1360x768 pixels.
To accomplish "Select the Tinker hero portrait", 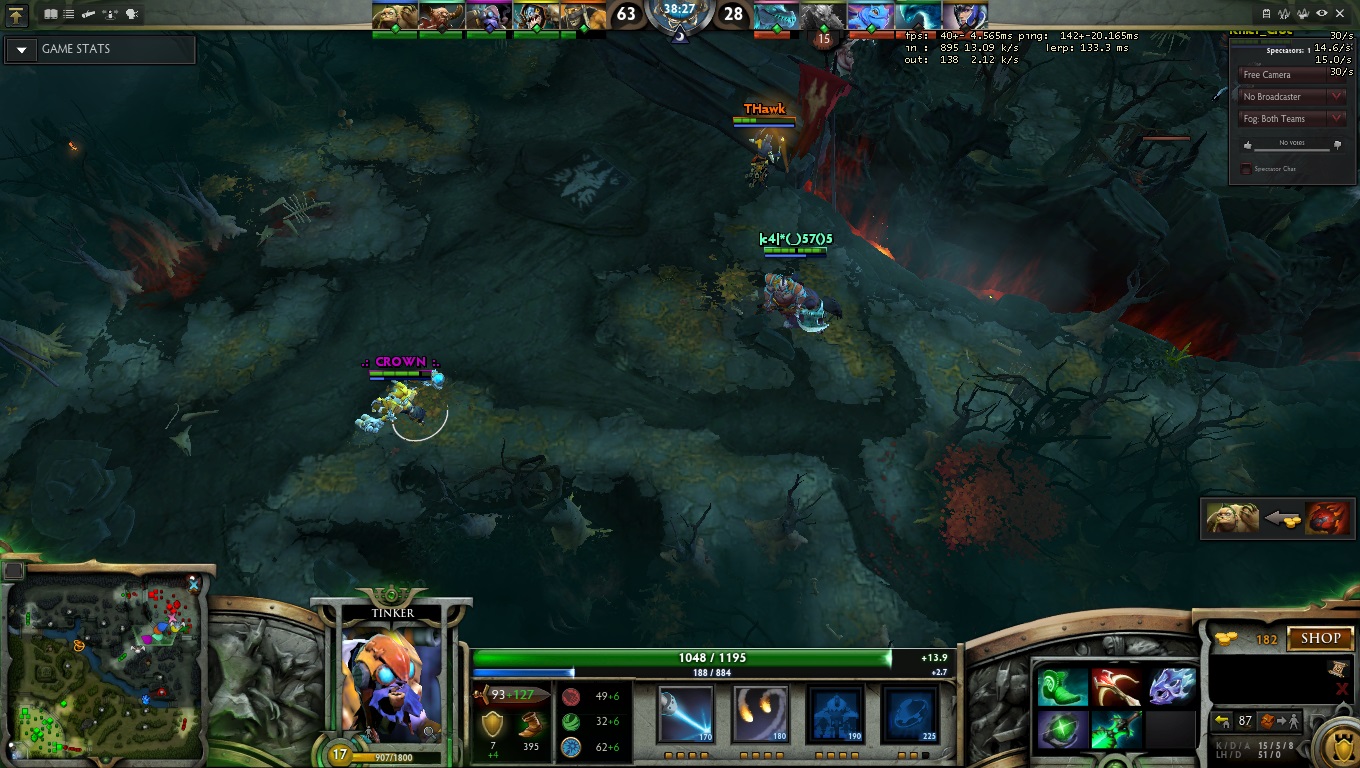I will click(x=392, y=678).
